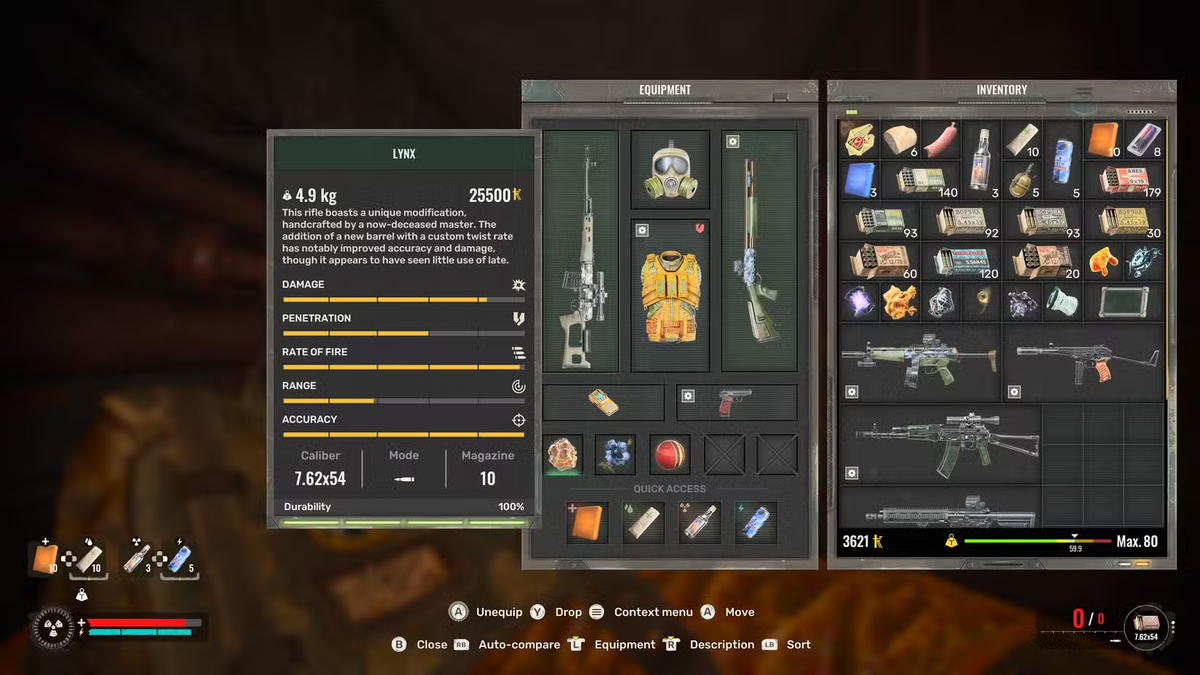Screen dimensions: 1200x675
Task: Select the equipped gas mask
Action: pos(669,169)
